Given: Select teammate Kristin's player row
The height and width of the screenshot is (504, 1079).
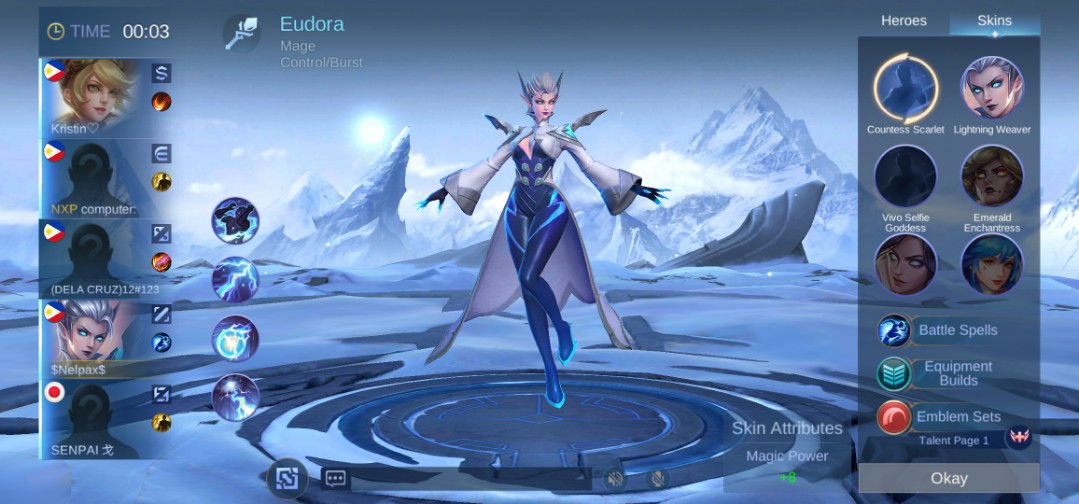Looking at the screenshot, I should (106, 98).
